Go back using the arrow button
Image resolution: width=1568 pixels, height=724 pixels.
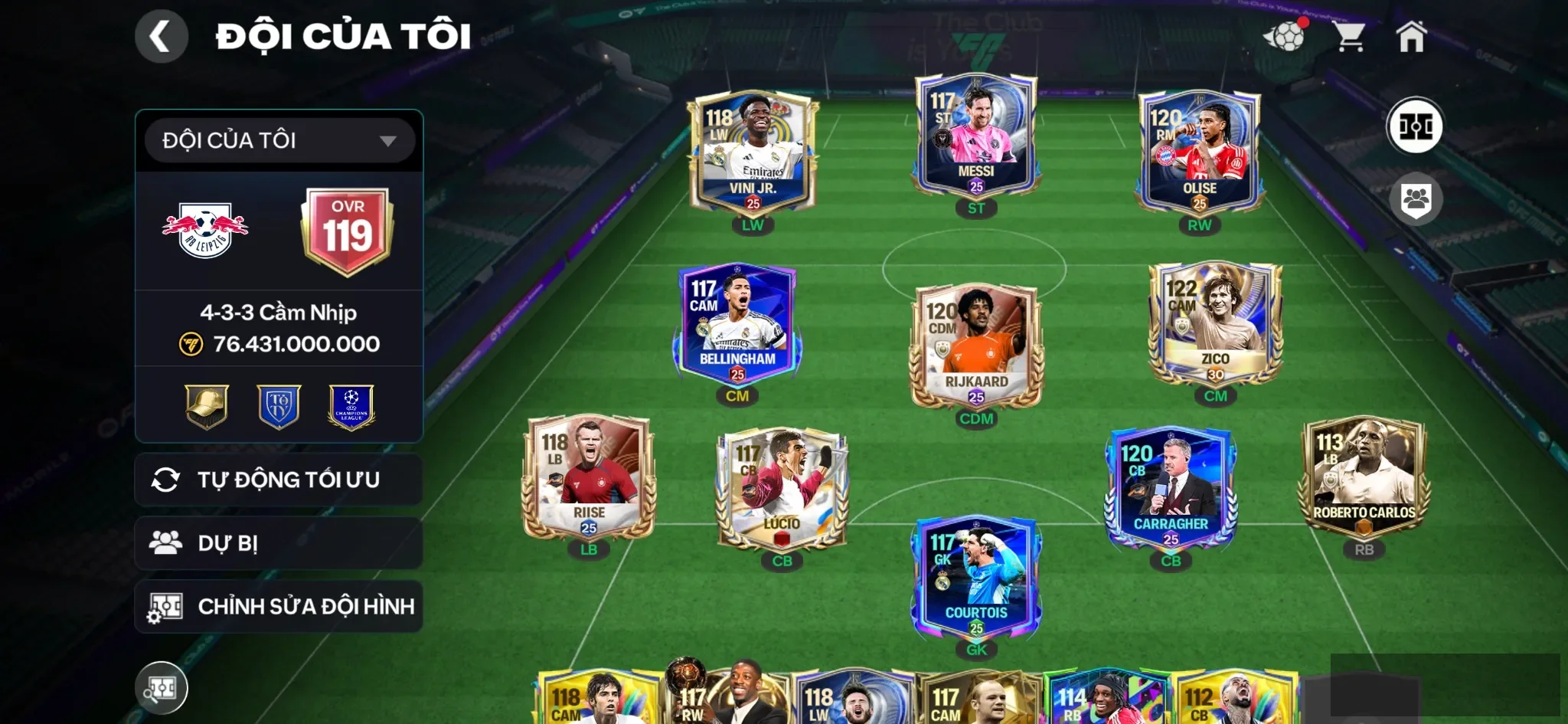161,36
